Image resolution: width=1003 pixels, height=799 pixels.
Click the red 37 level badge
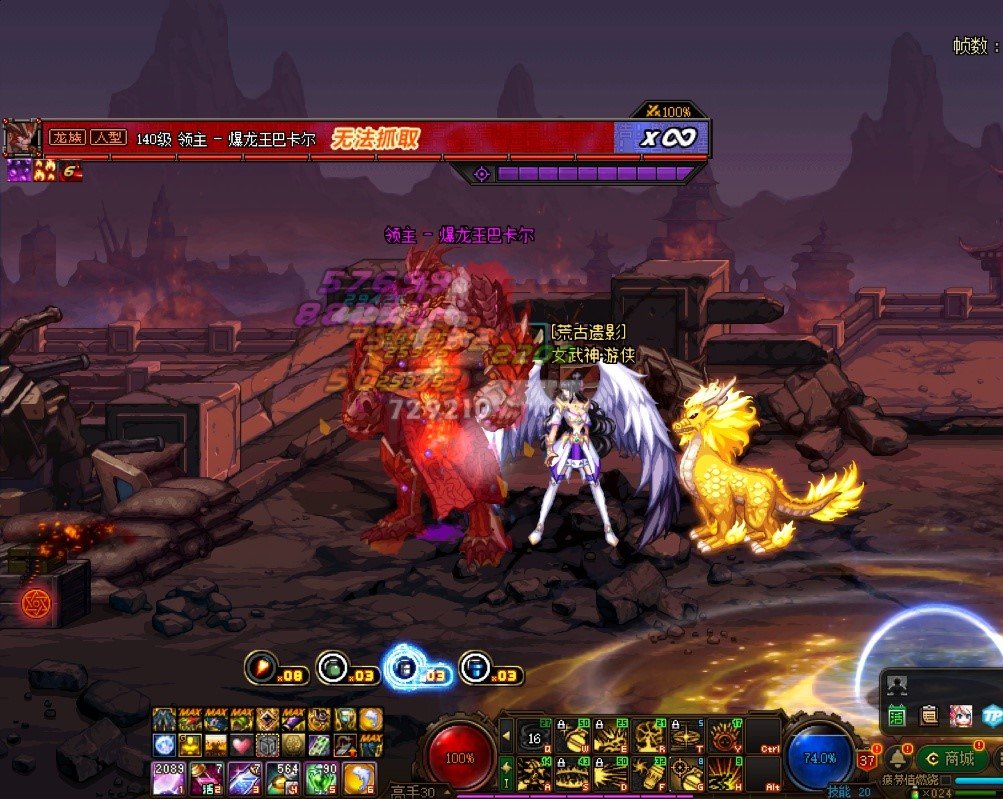(x=866, y=761)
